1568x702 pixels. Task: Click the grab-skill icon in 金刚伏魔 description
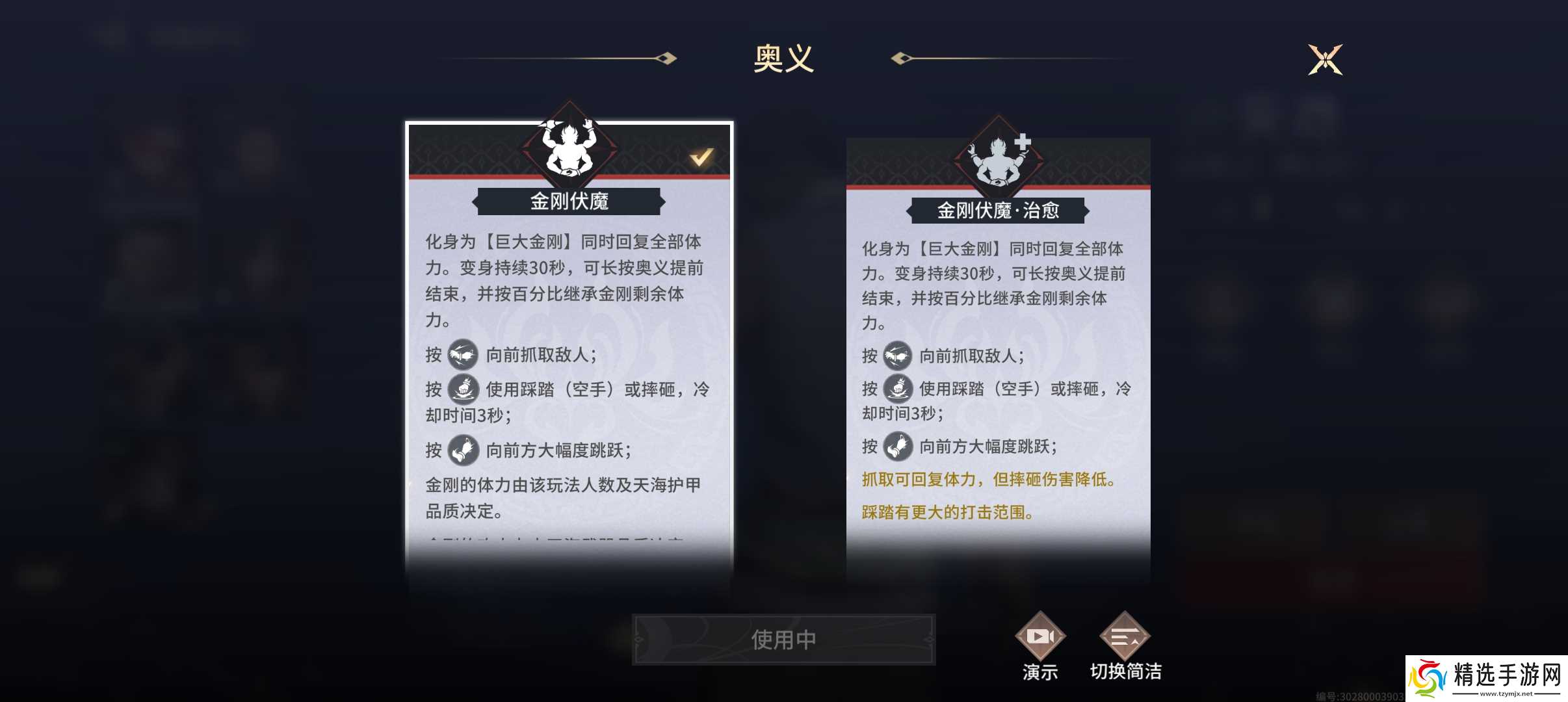463,355
